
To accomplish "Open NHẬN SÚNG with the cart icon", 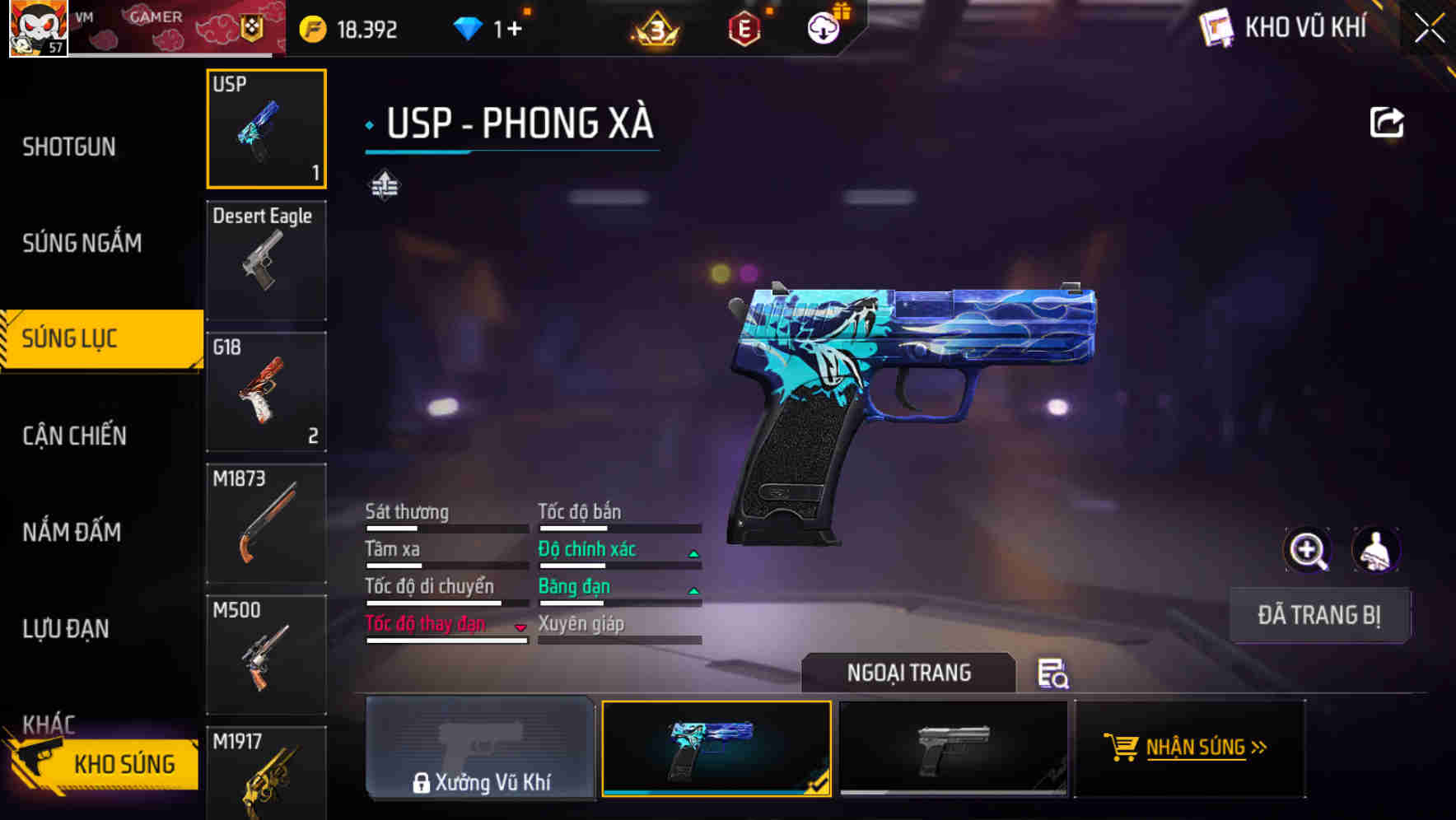I will [x=1189, y=748].
